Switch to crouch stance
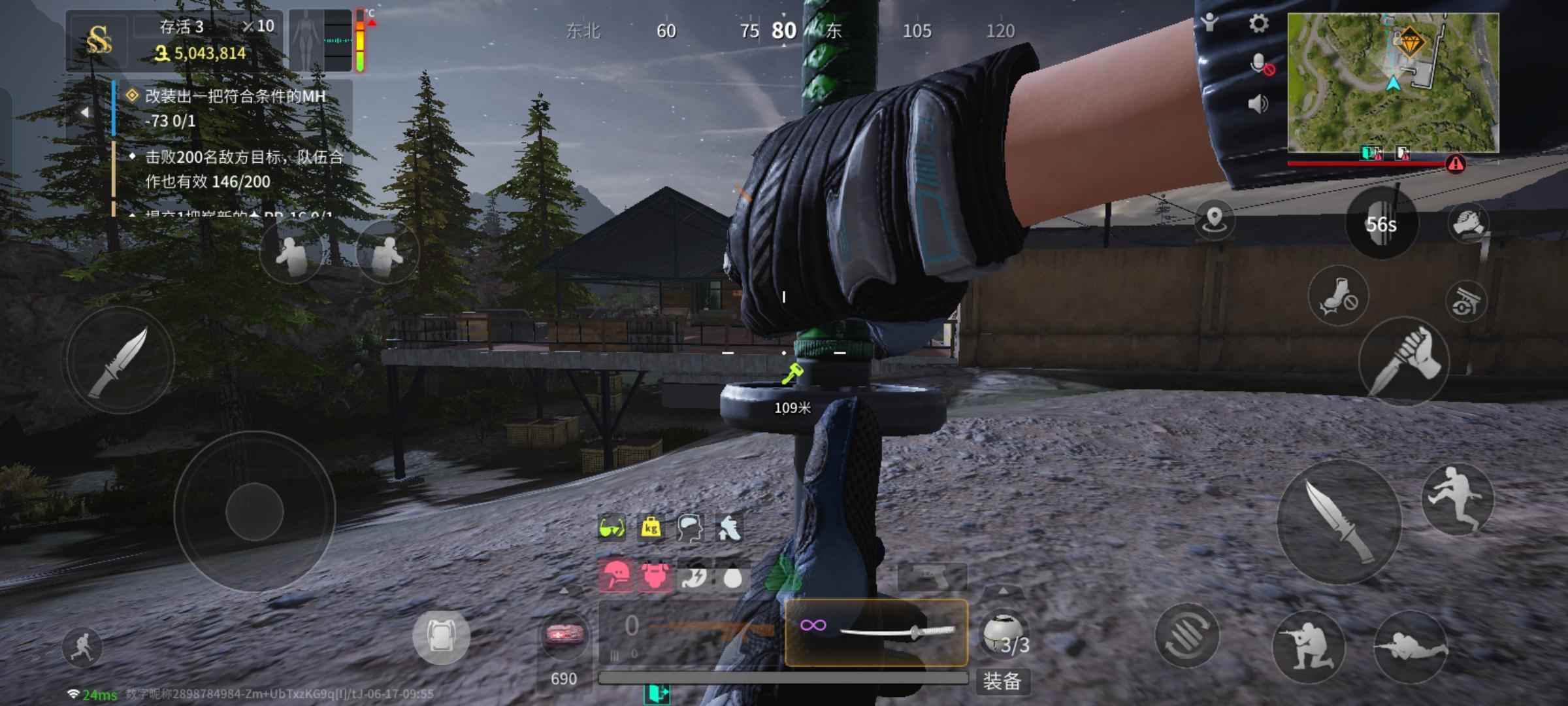The height and width of the screenshot is (706, 1568). click(1308, 646)
